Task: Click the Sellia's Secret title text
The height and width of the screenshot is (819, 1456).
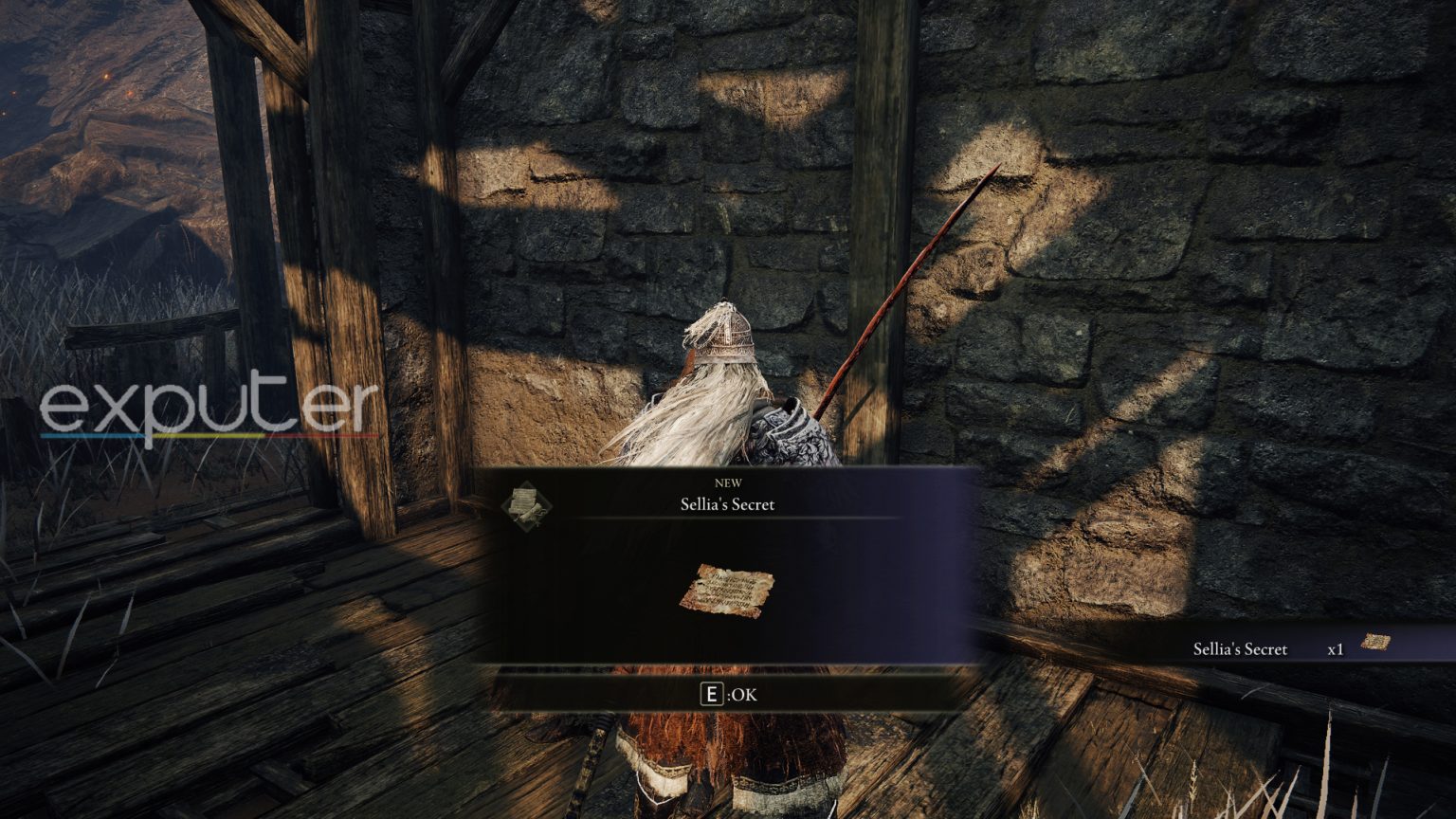Action: (726, 504)
